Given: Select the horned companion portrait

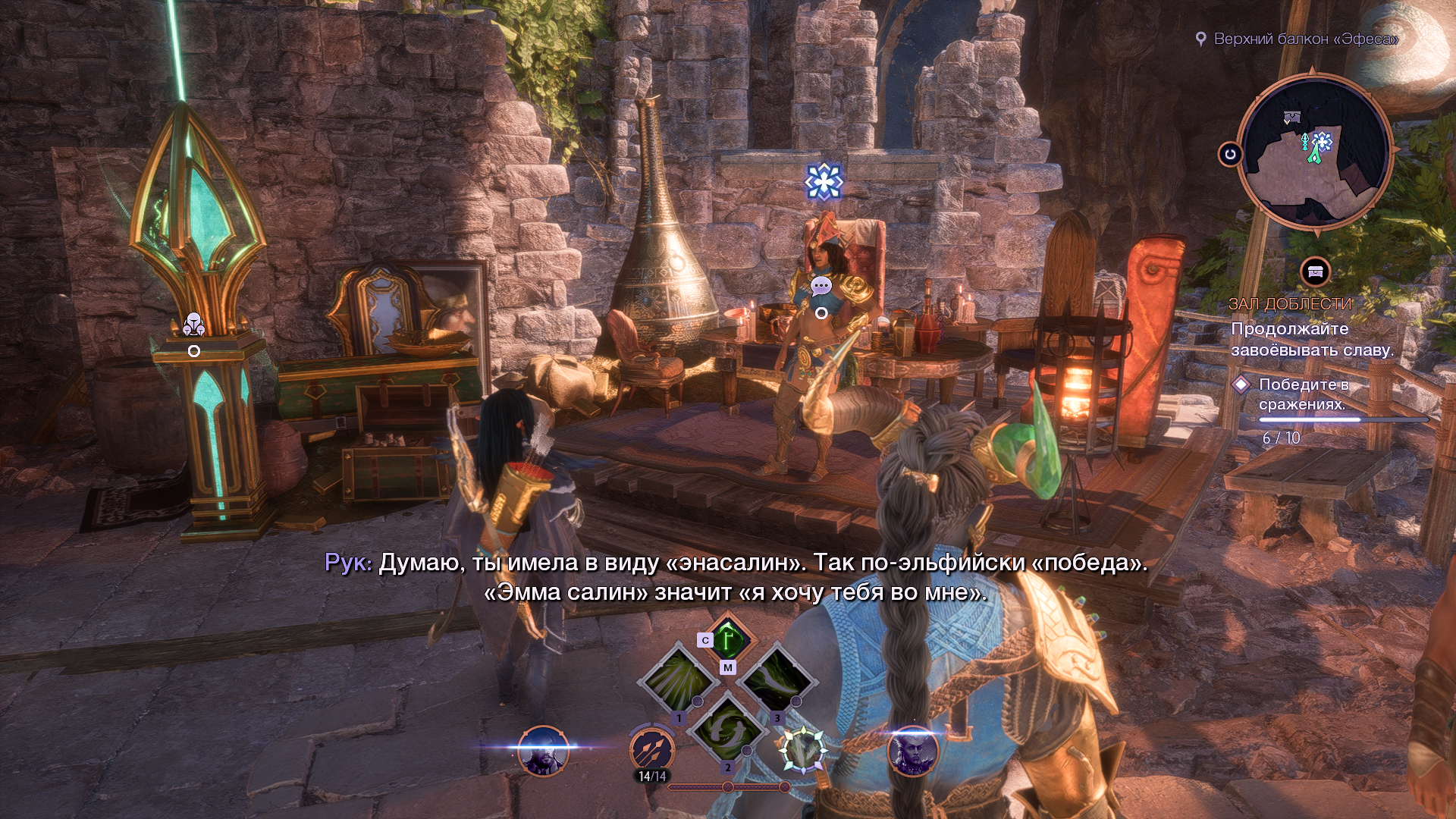Looking at the screenshot, I should tap(912, 751).
